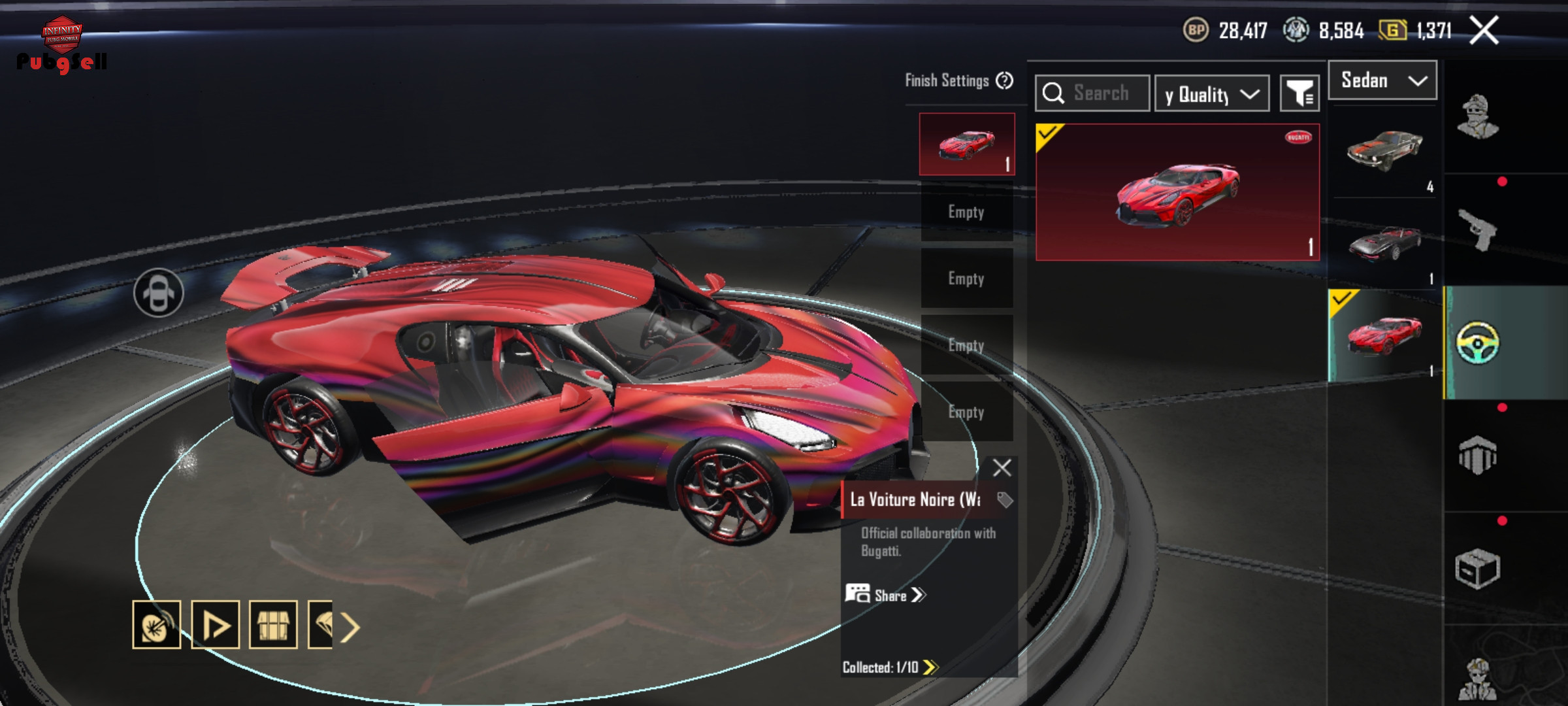Share the La Voiture Noire skin

(x=887, y=595)
